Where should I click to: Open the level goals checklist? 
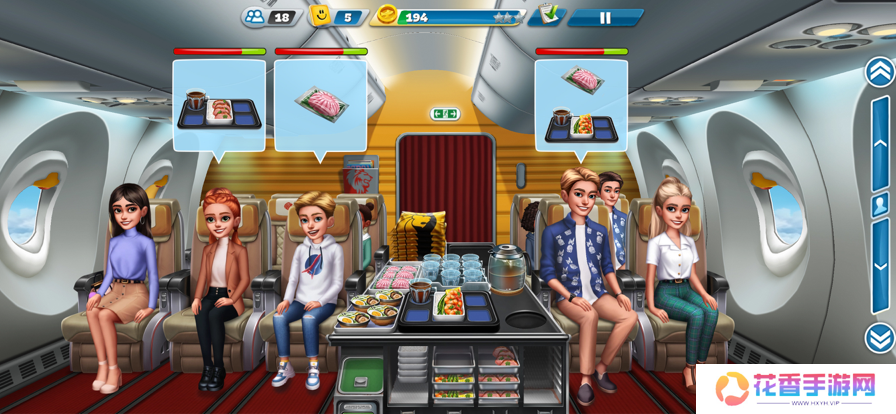point(547,16)
